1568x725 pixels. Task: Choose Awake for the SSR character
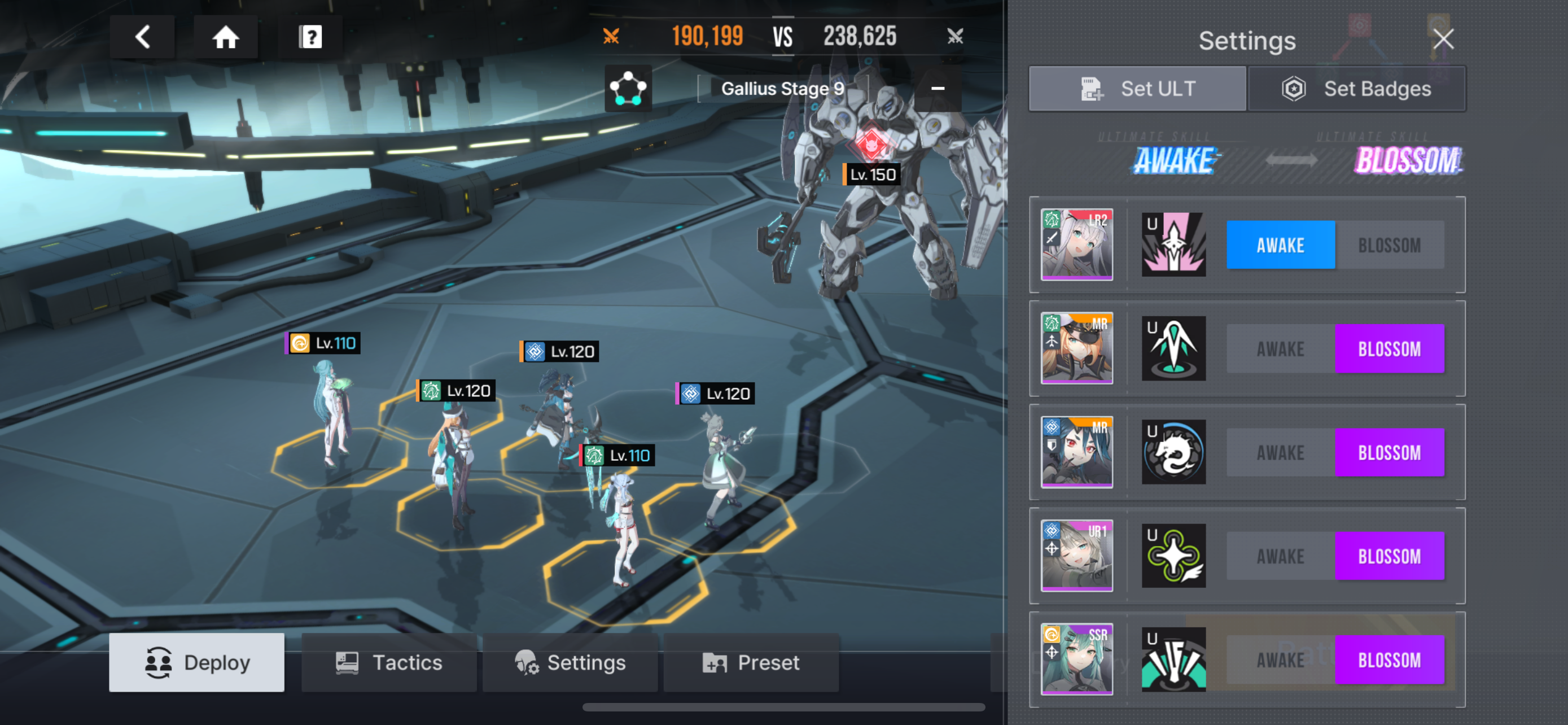(1280, 660)
